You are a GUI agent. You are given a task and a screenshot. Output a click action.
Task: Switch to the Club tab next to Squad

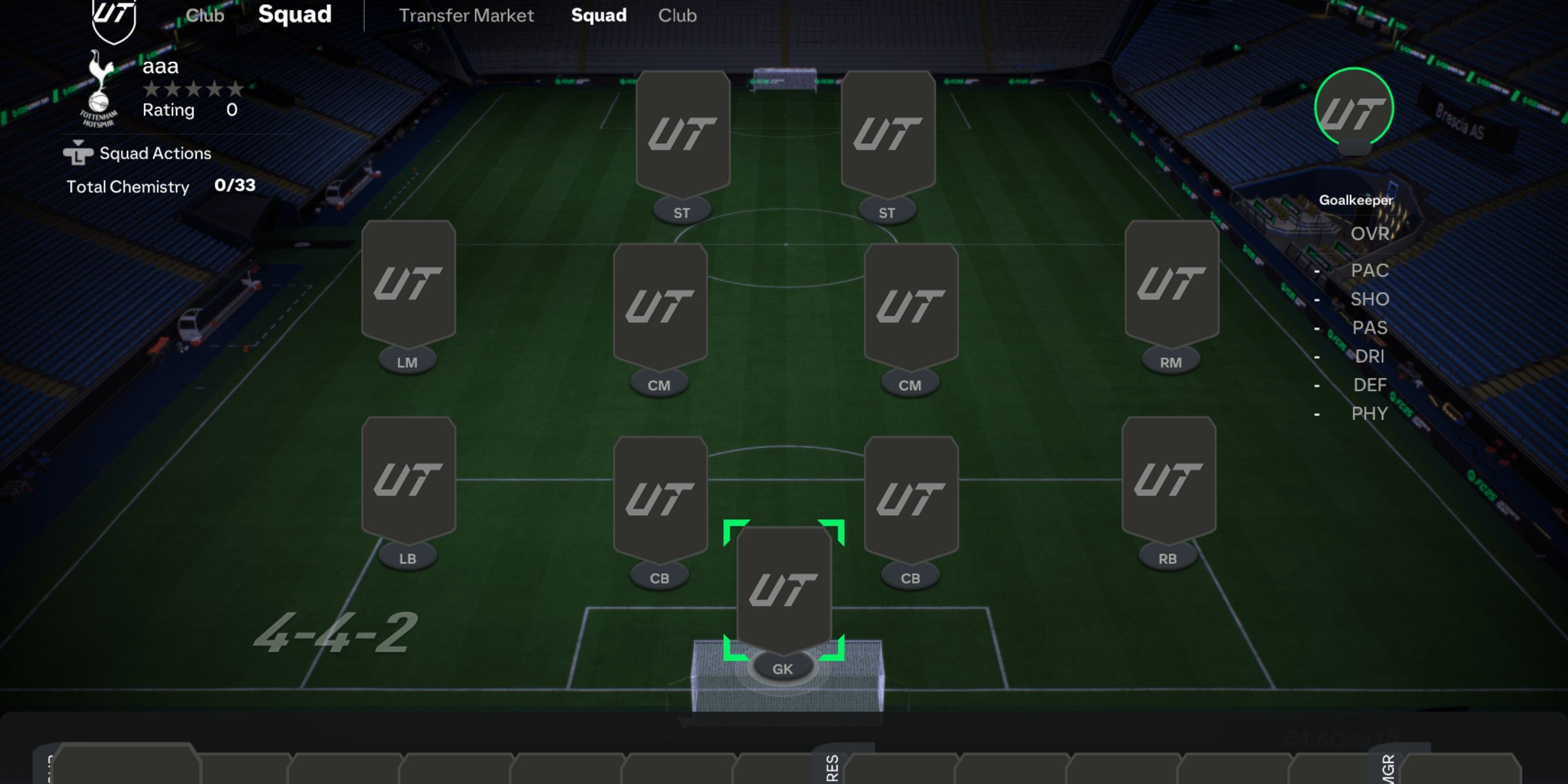point(677,15)
